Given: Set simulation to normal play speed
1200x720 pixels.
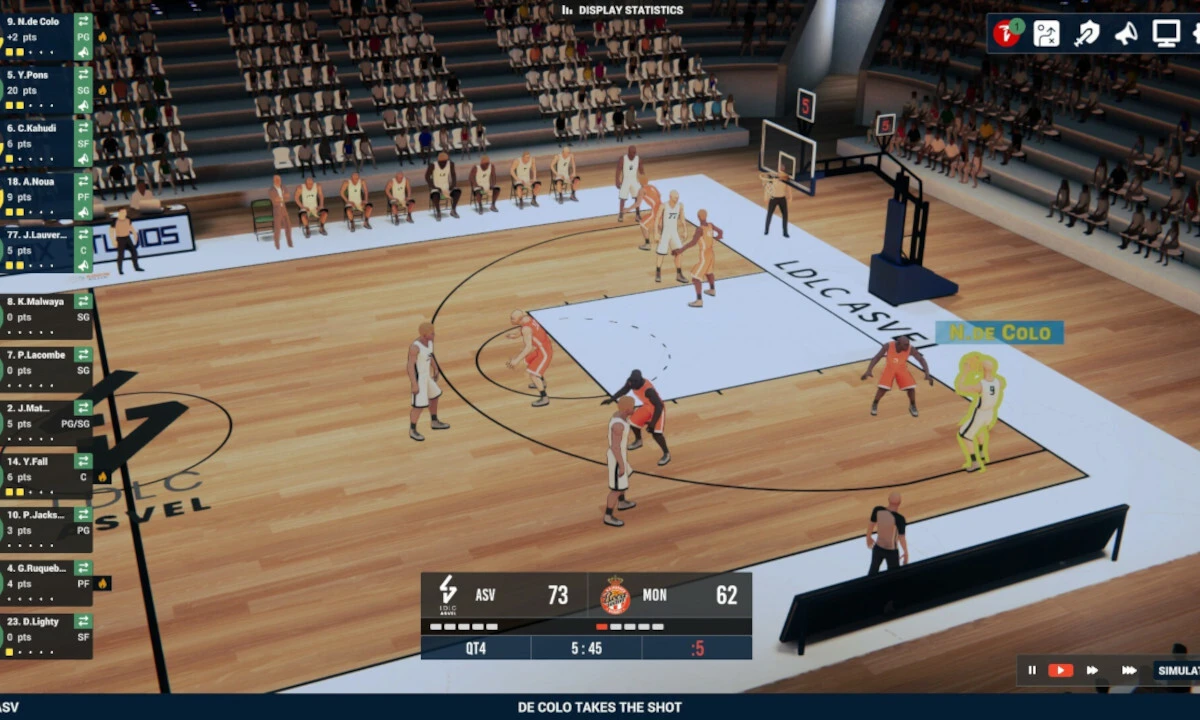Looking at the screenshot, I should pyautogui.click(x=1060, y=670).
